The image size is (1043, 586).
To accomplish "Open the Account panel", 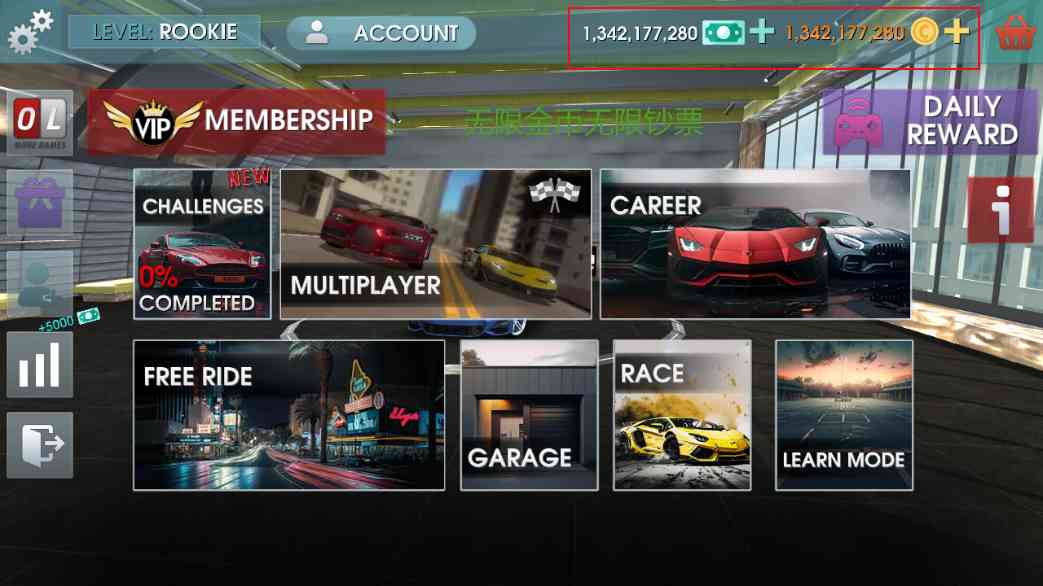I will pyautogui.click(x=381, y=33).
